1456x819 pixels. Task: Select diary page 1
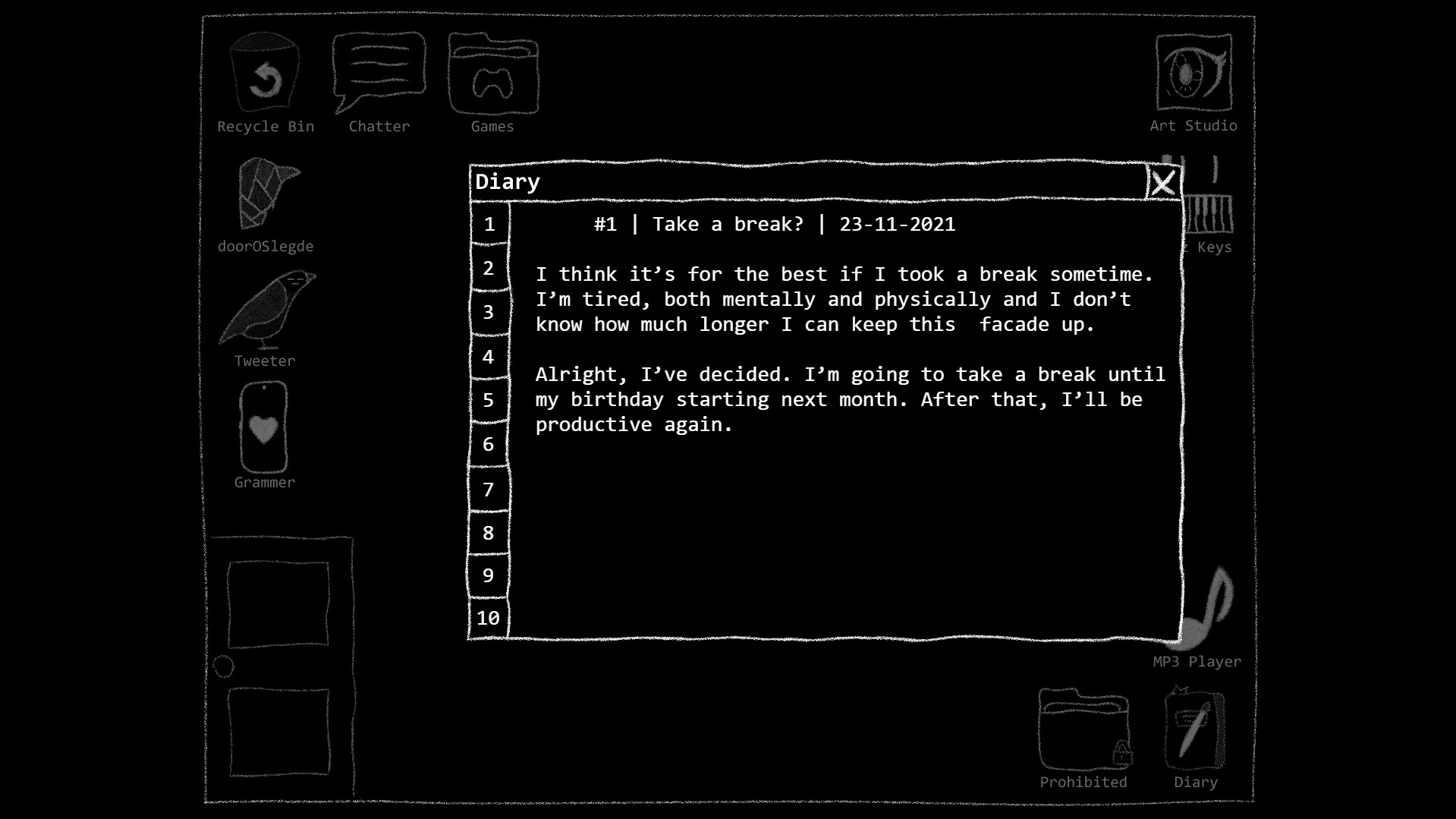(489, 225)
